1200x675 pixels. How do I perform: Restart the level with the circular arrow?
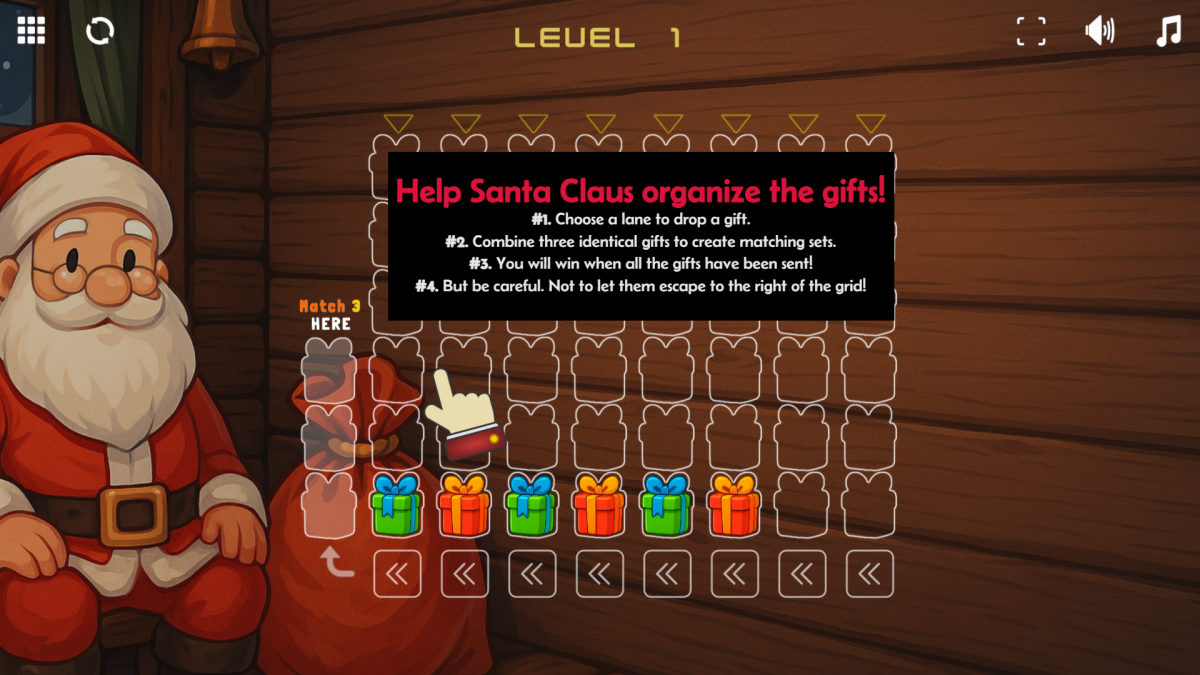100,31
